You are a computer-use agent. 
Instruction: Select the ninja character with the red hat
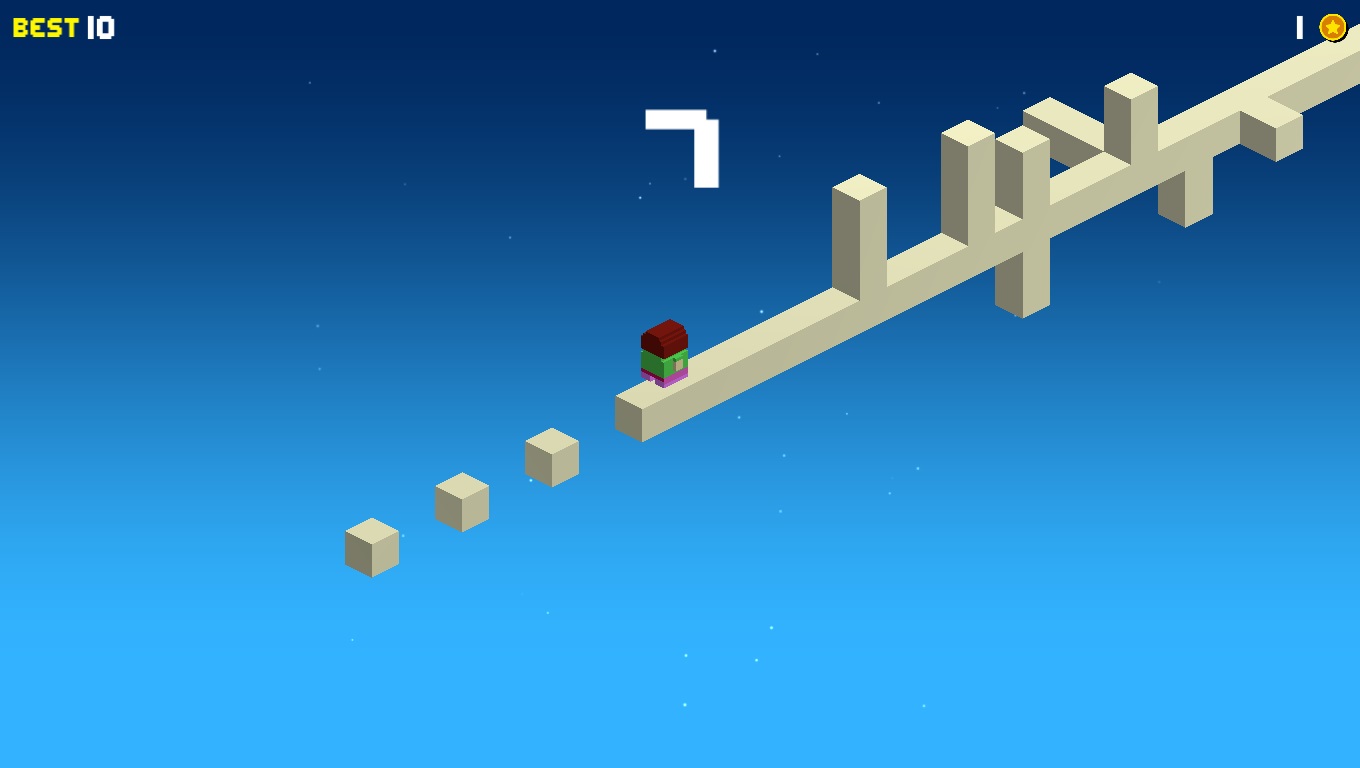(x=665, y=352)
